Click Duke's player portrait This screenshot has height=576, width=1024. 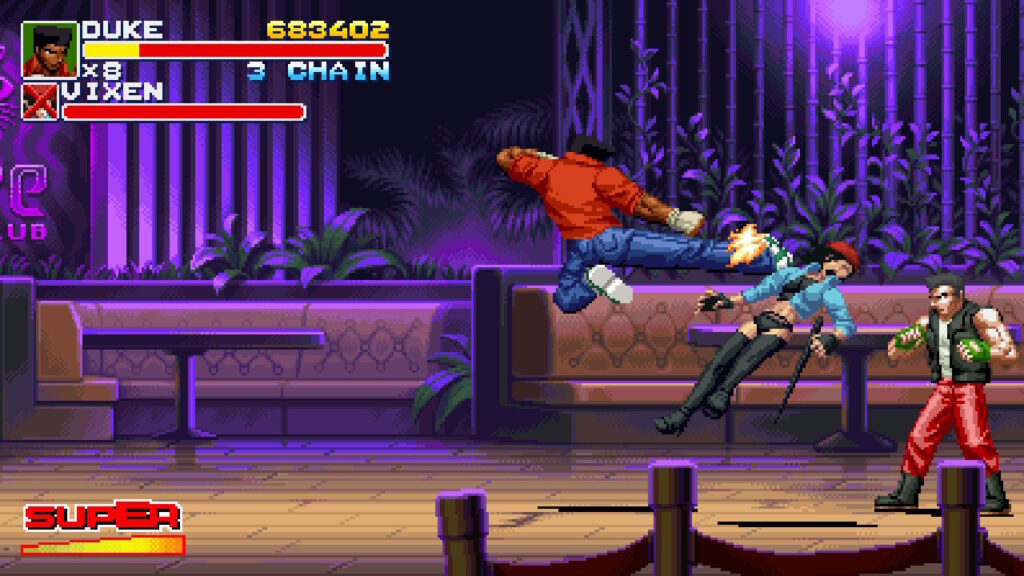click(49, 49)
